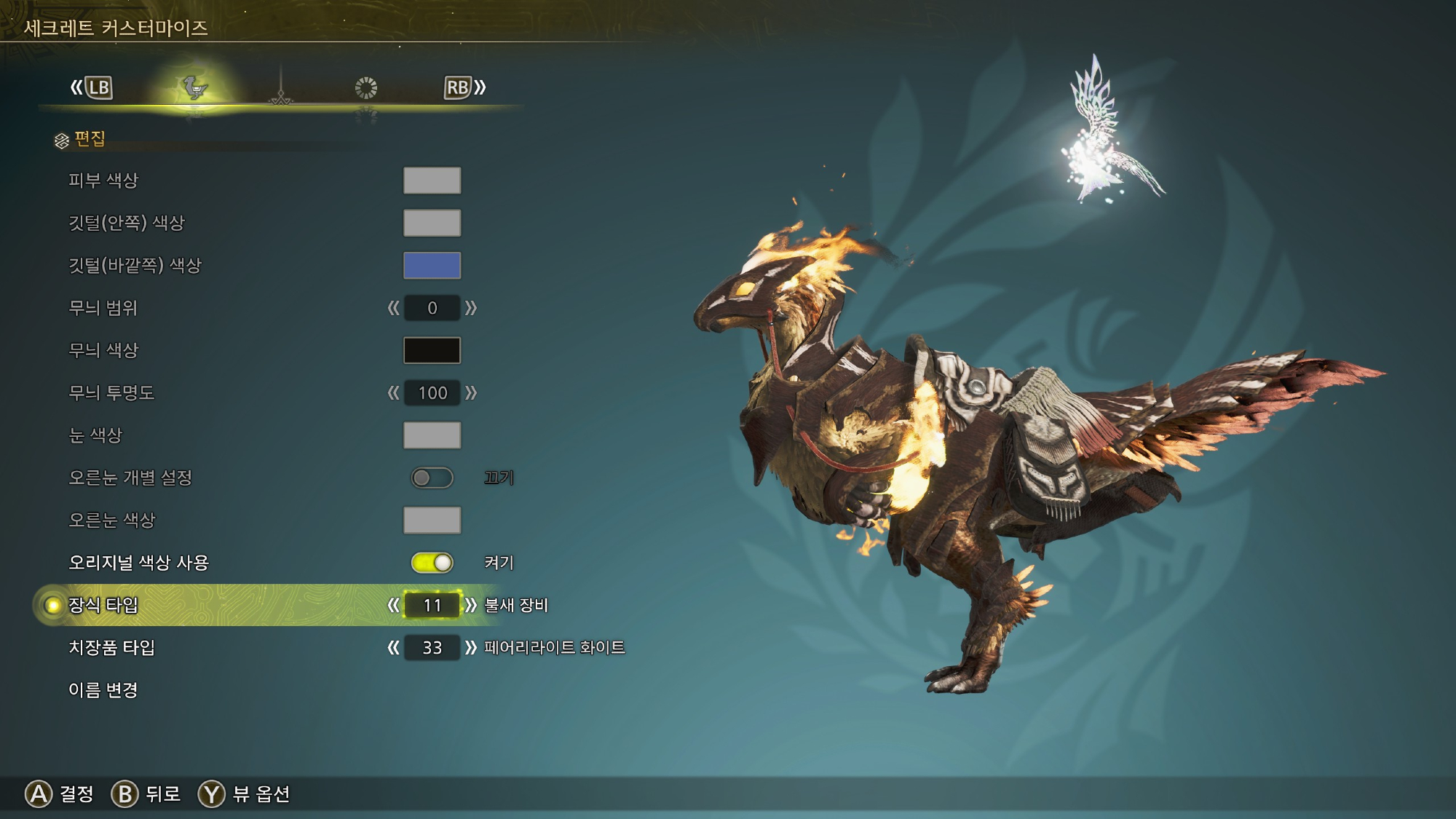Decrease the pattern range (무늬 범위) value

click(x=393, y=308)
